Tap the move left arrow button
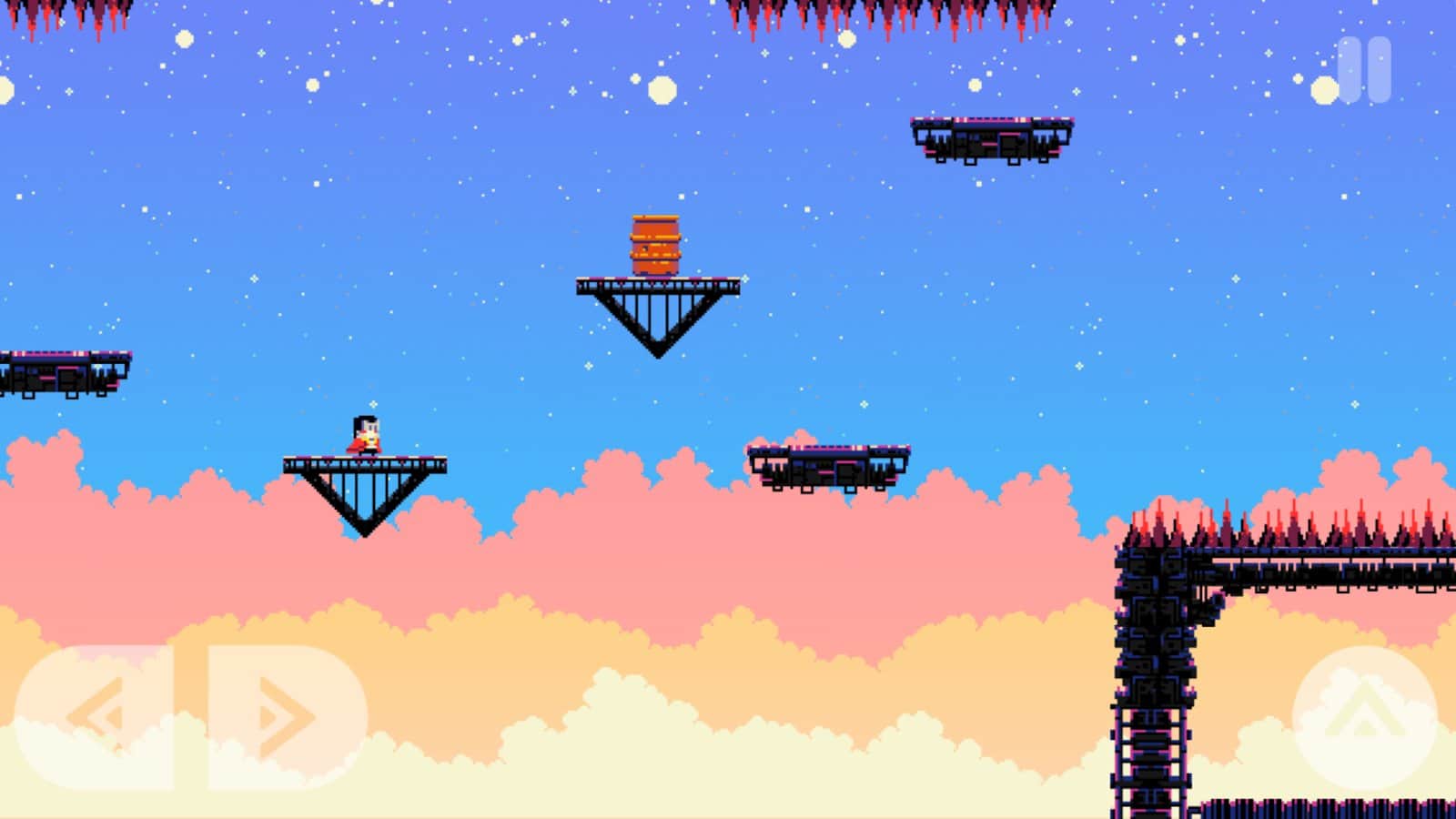This screenshot has height=819, width=1456. 95,717
